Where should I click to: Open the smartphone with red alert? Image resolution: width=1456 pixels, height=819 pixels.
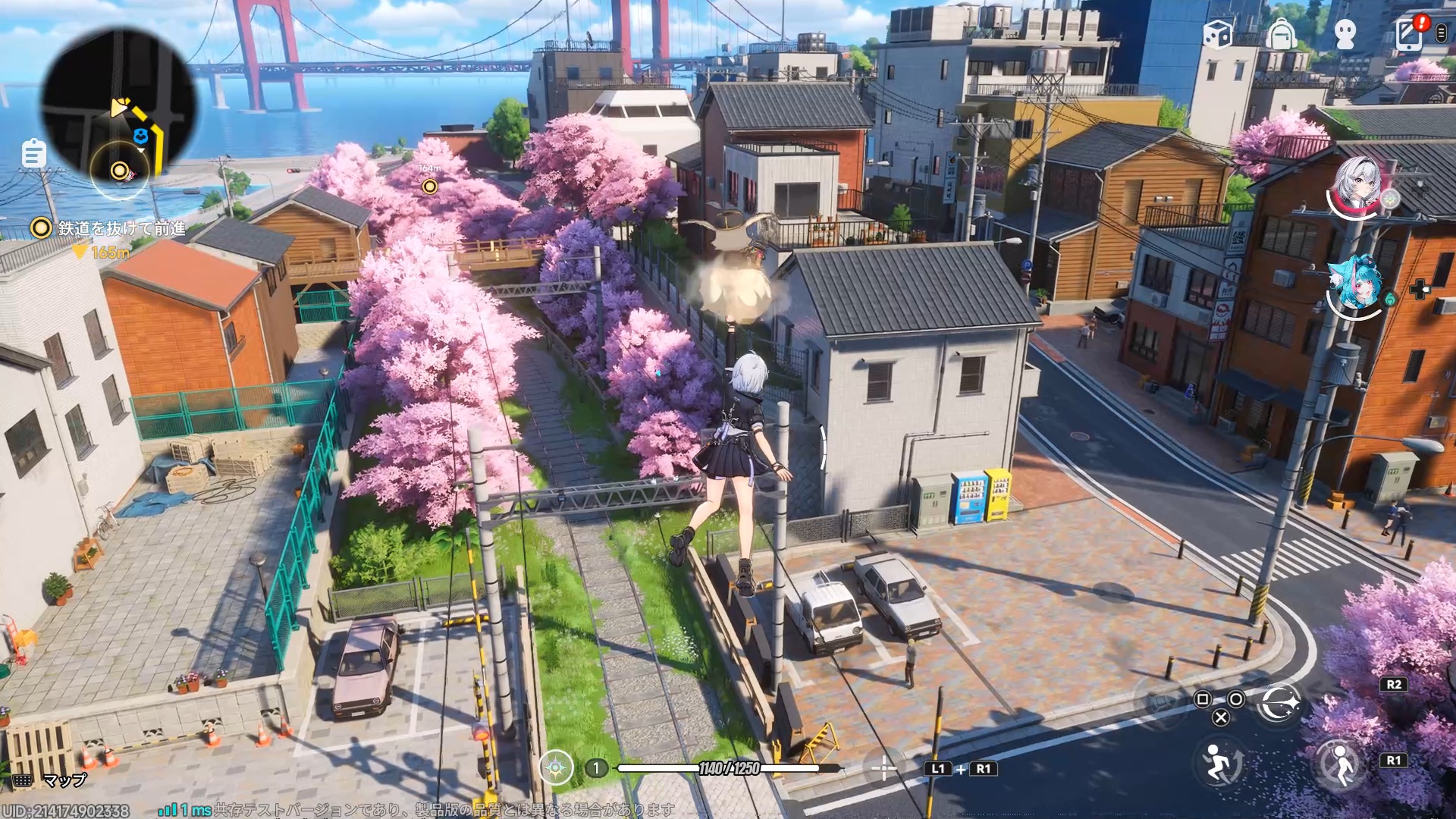click(1410, 33)
